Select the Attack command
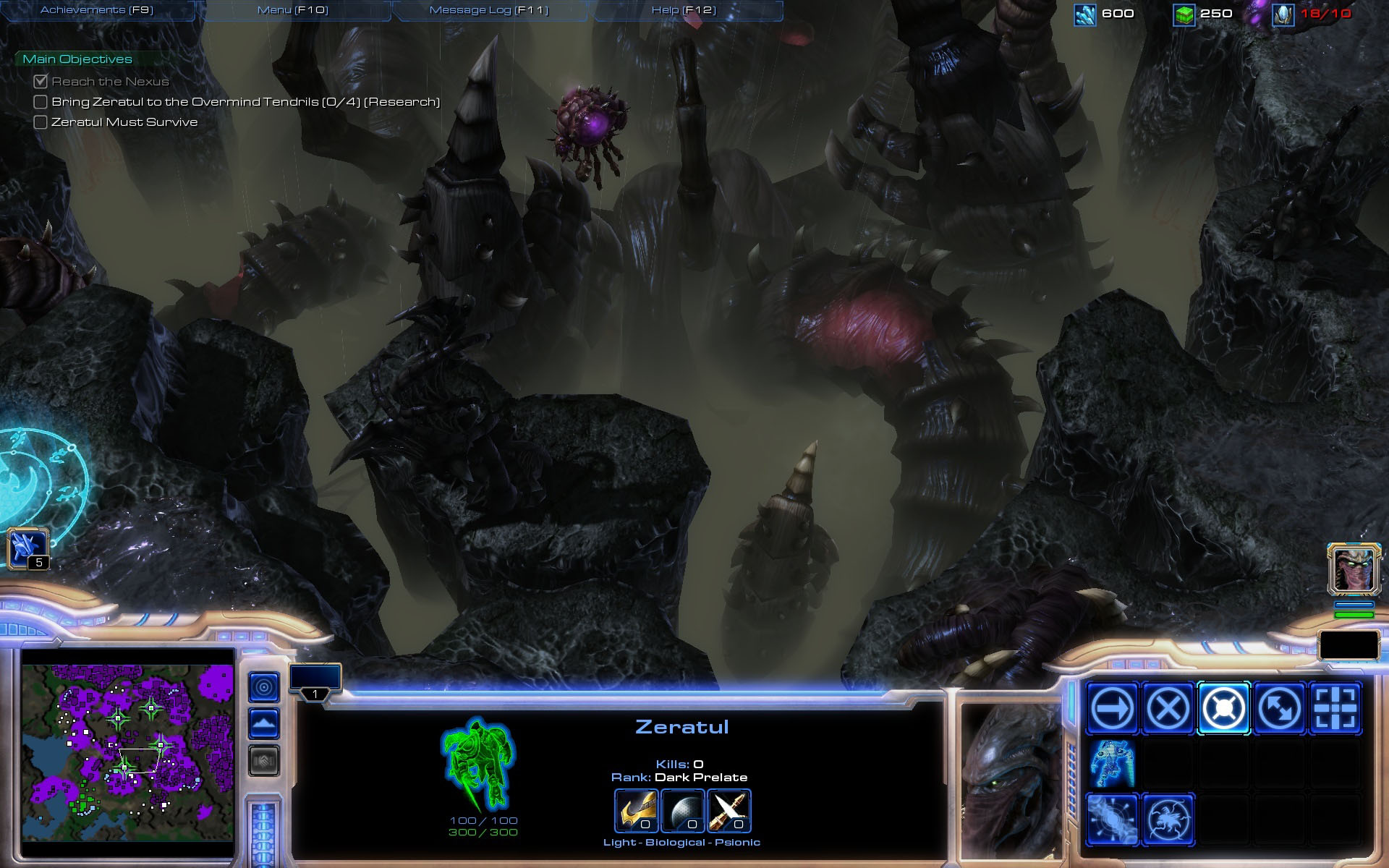 [1335, 708]
